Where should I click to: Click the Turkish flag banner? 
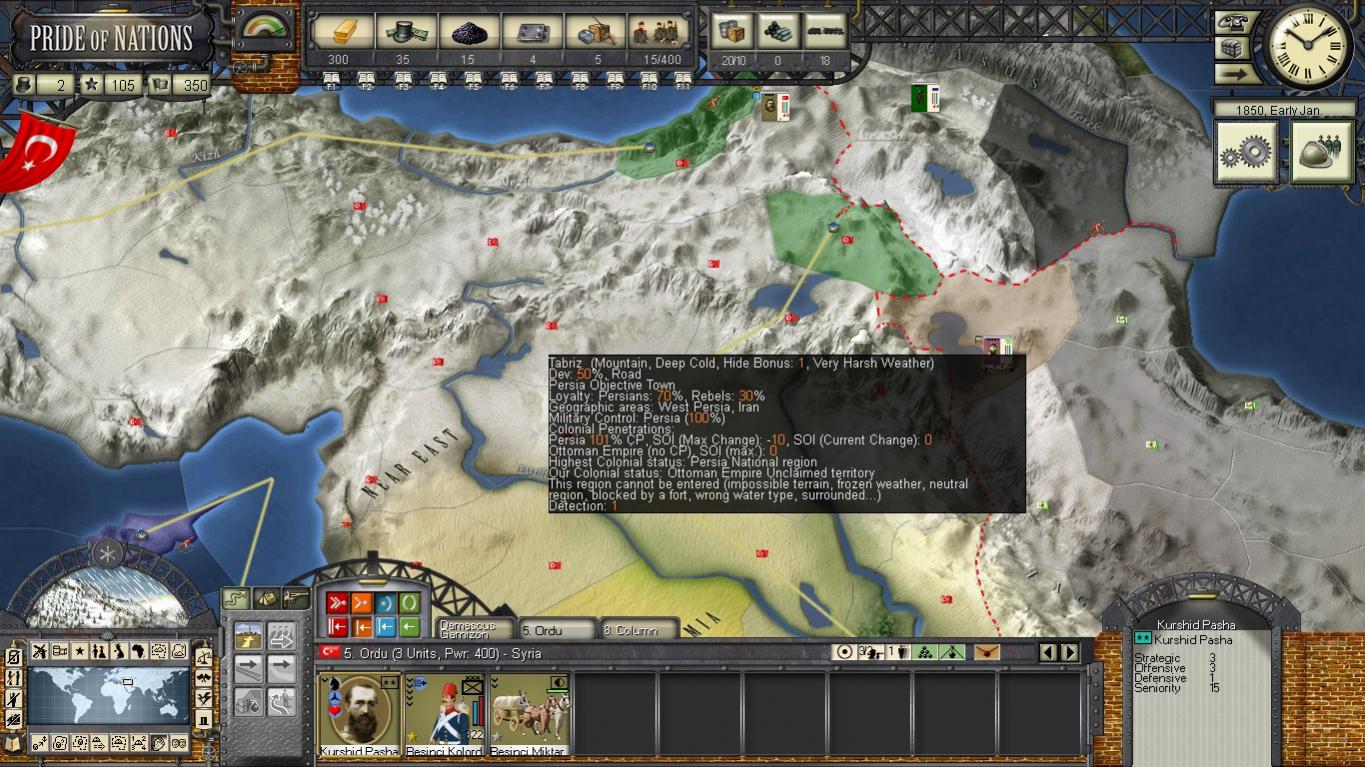(x=38, y=152)
